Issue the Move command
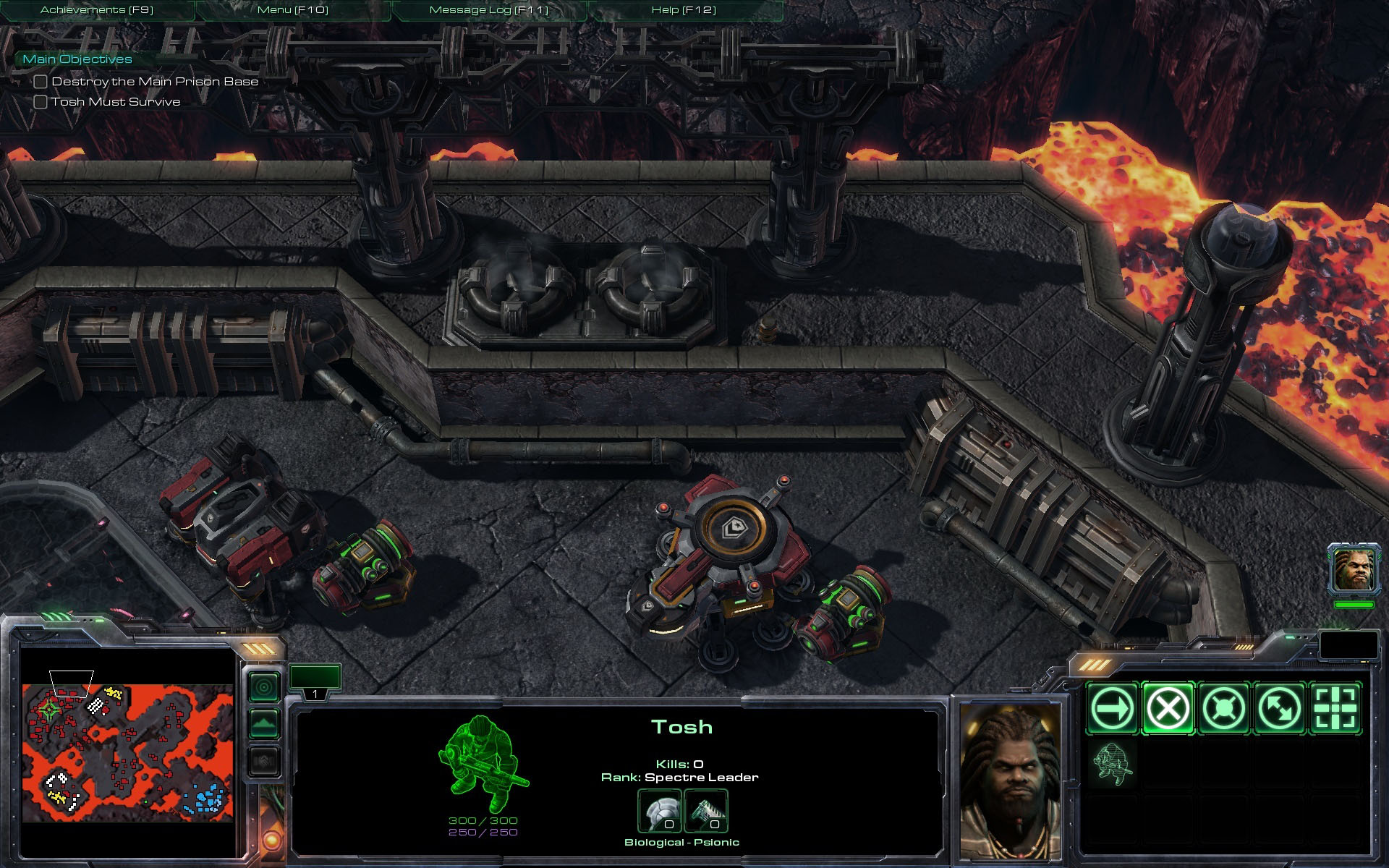1389x868 pixels. tap(1112, 708)
